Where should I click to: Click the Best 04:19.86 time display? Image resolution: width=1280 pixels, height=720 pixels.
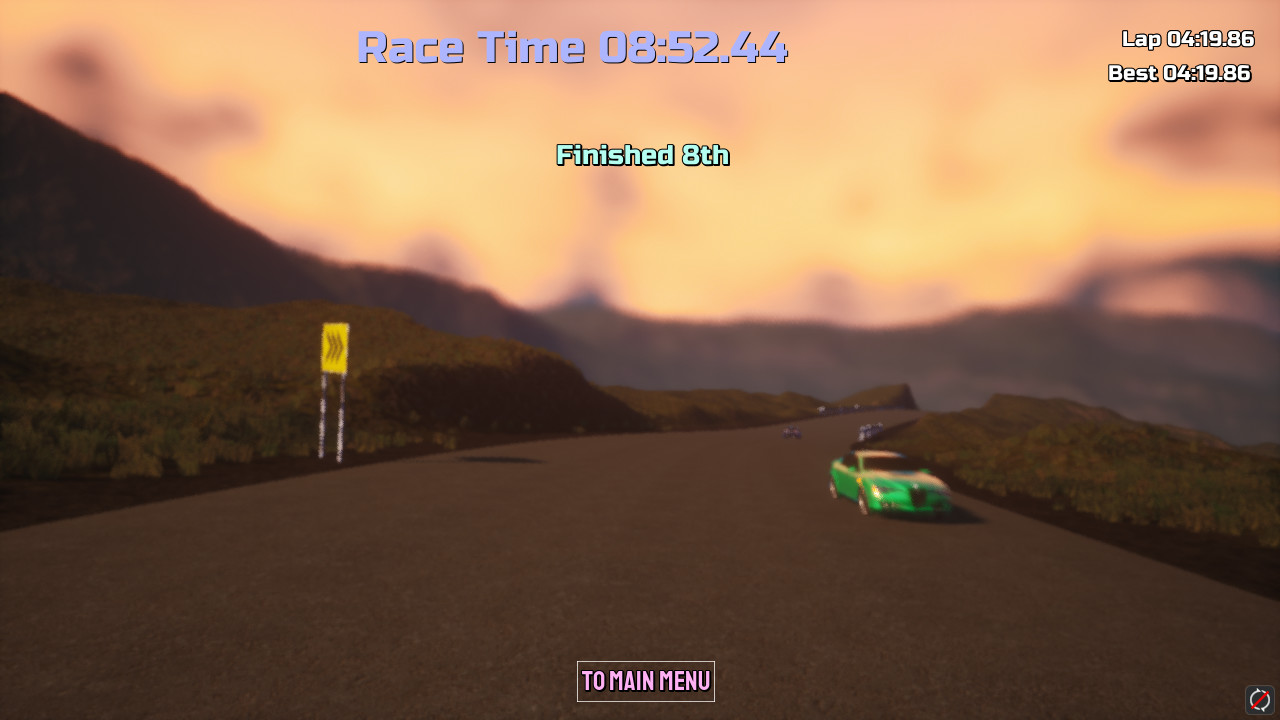(x=1178, y=73)
